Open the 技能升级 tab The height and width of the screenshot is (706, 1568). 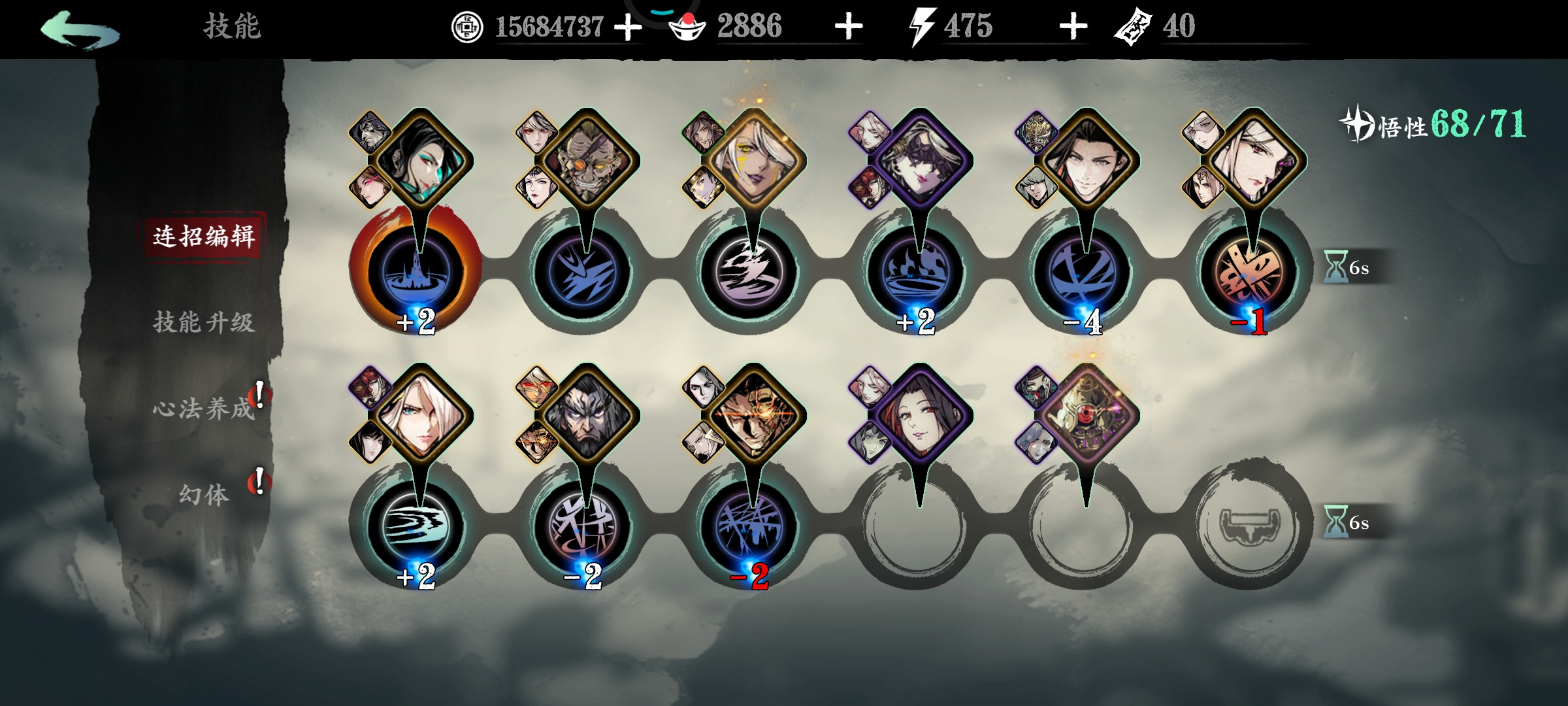[x=204, y=322]
